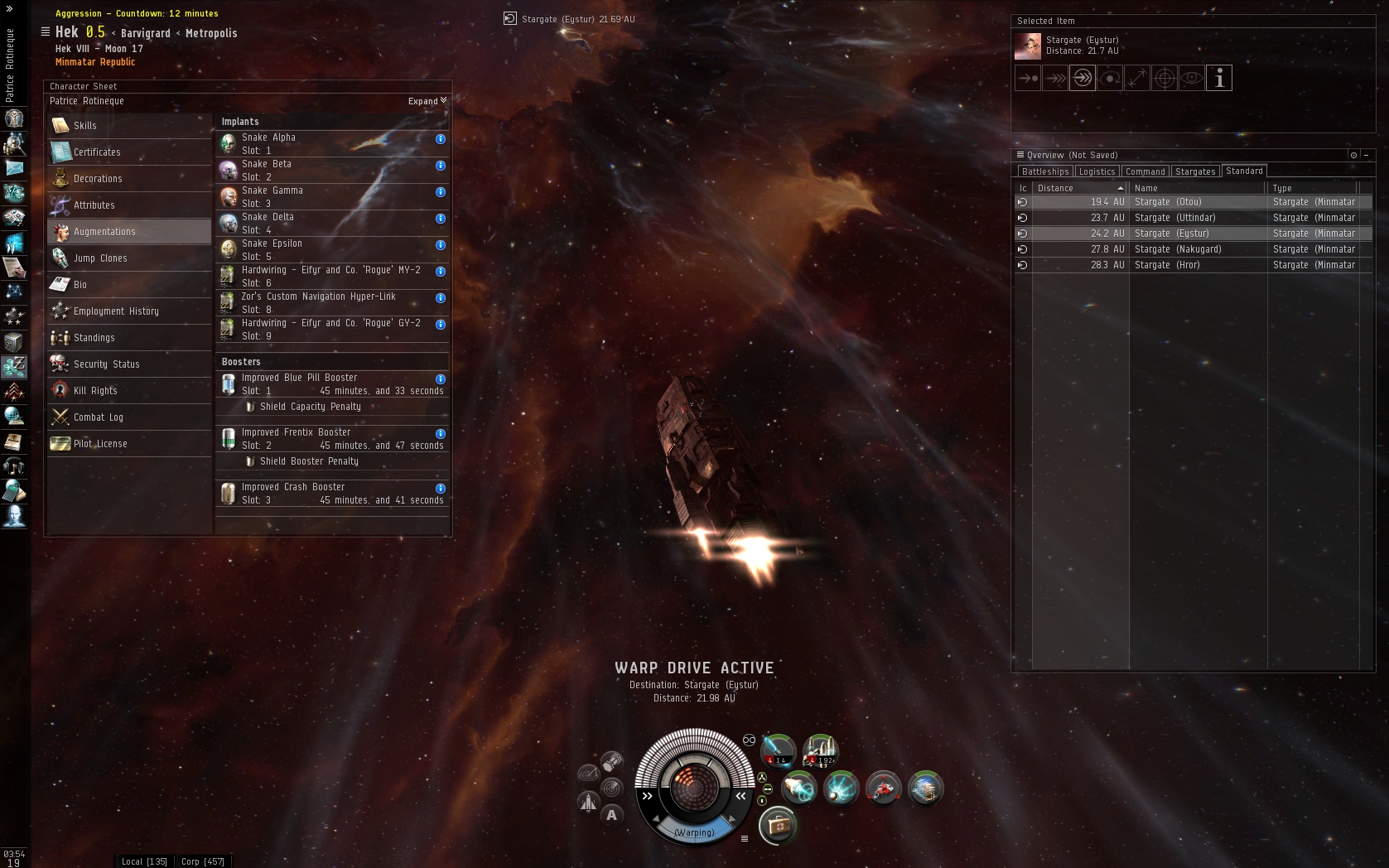
Task: Show info on Stargate Eystur
Action: point(1218,78)
